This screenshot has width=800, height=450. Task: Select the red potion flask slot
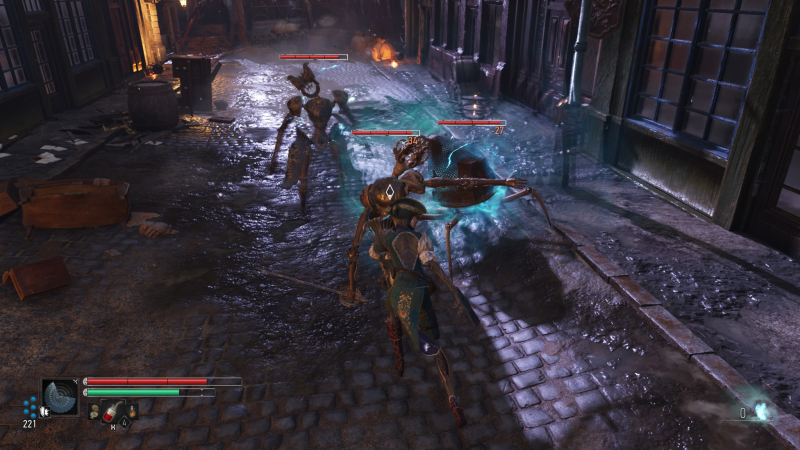click(x=115, y=409)
